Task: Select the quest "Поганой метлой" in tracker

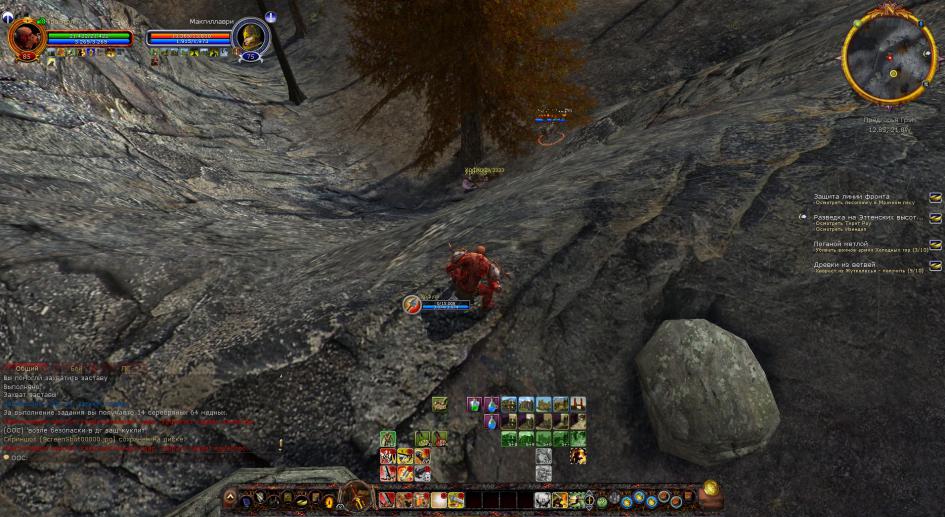Action: pyautogui.click(x=841, y=244)
